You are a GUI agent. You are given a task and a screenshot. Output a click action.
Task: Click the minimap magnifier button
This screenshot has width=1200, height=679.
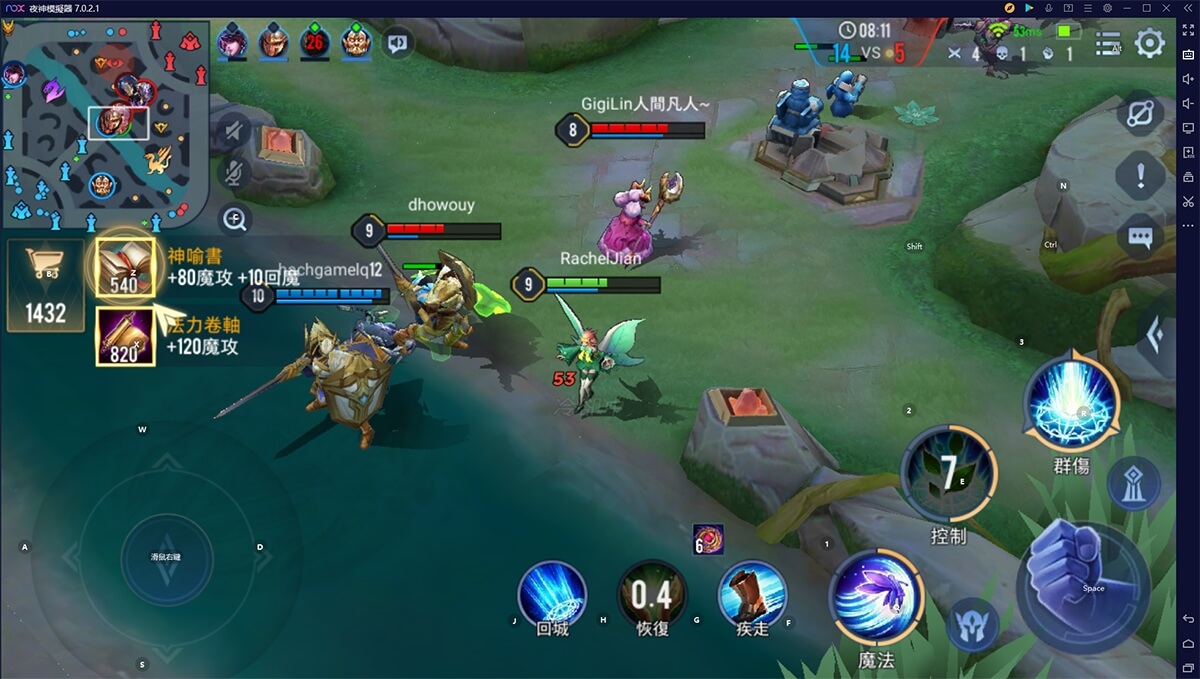tap(235, 218)
